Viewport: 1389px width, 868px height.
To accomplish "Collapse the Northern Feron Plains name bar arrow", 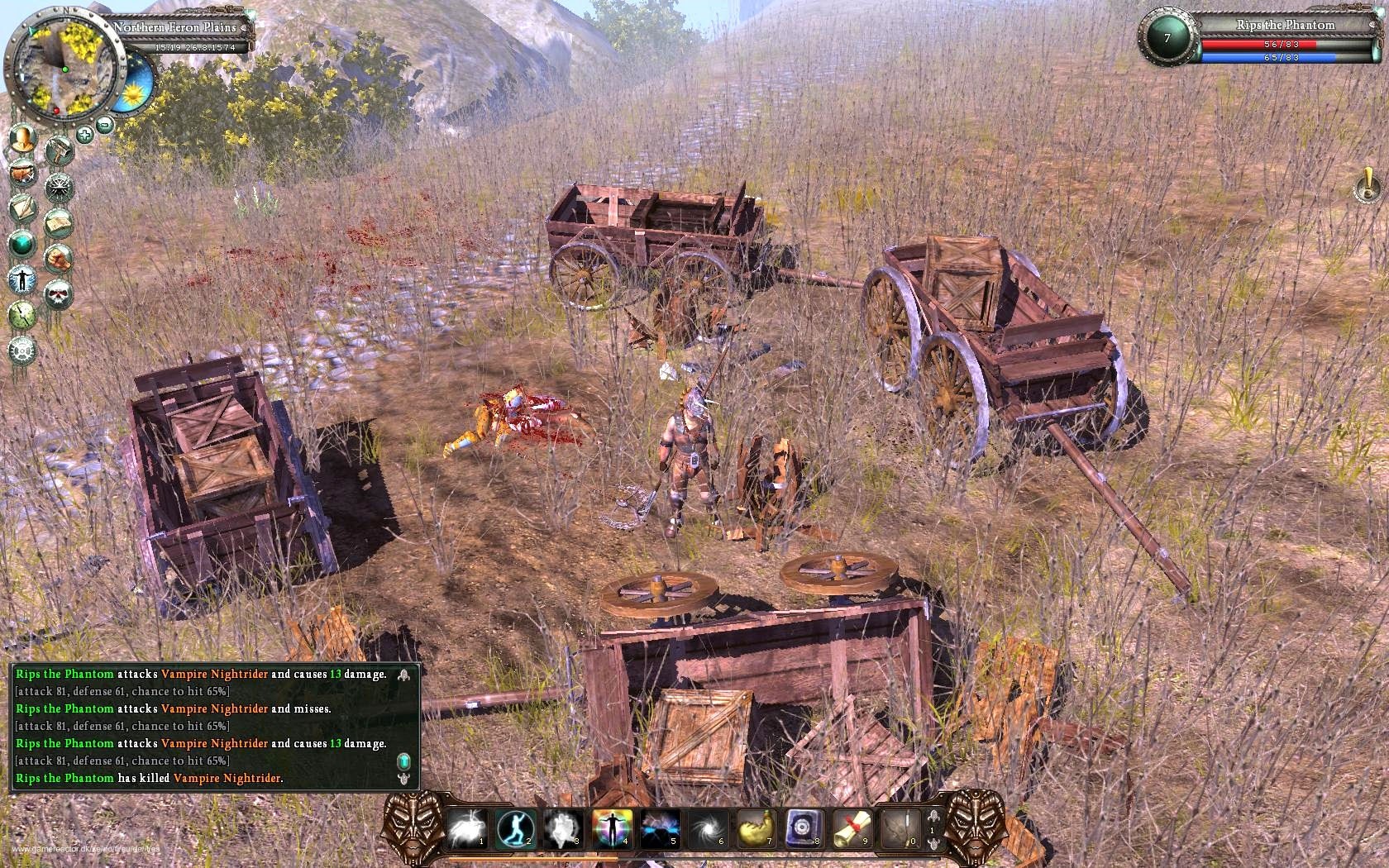I will click(x=246, y=27).
